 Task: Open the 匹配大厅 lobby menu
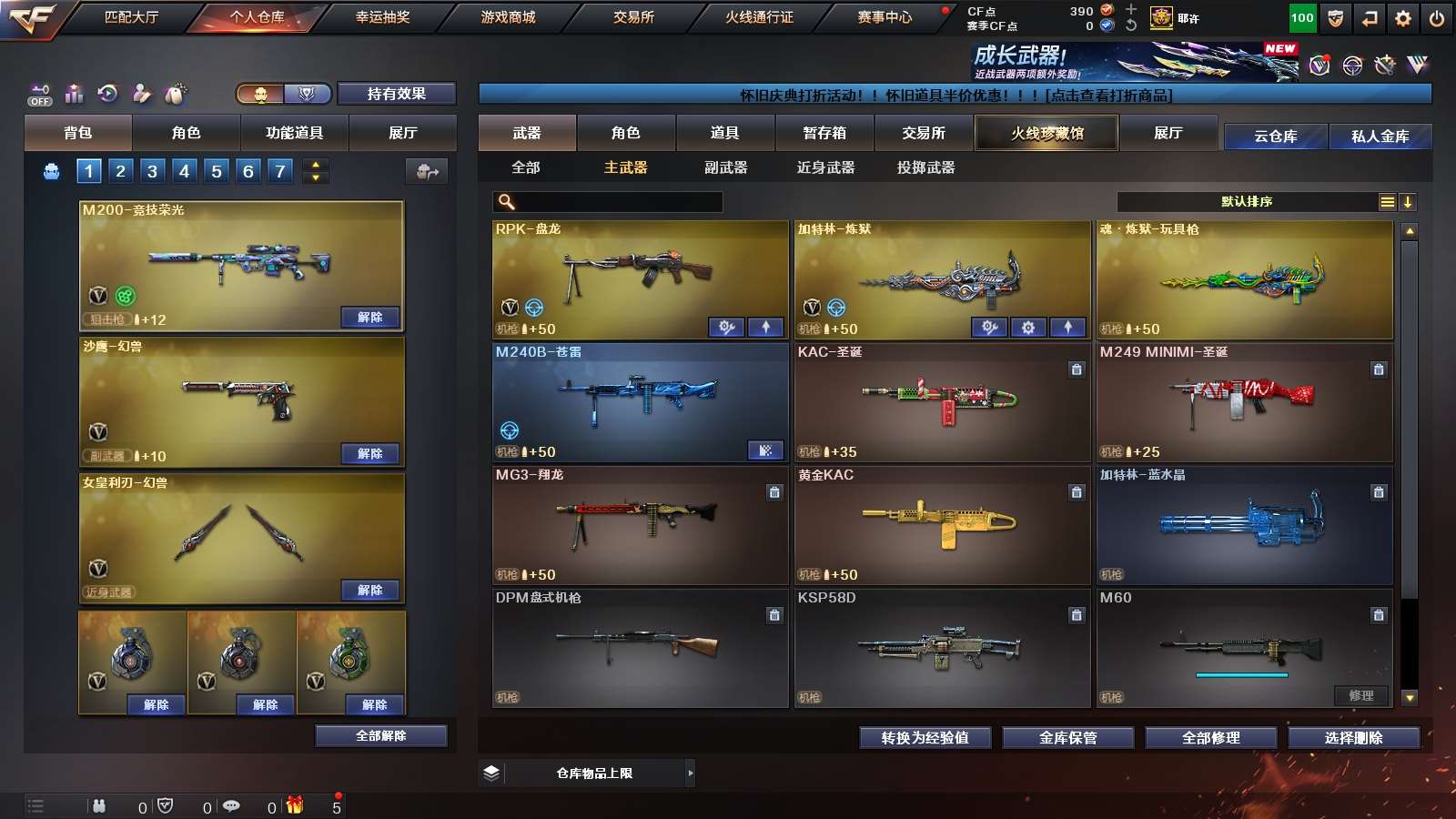pyautogui.click(x=131, y=17)
